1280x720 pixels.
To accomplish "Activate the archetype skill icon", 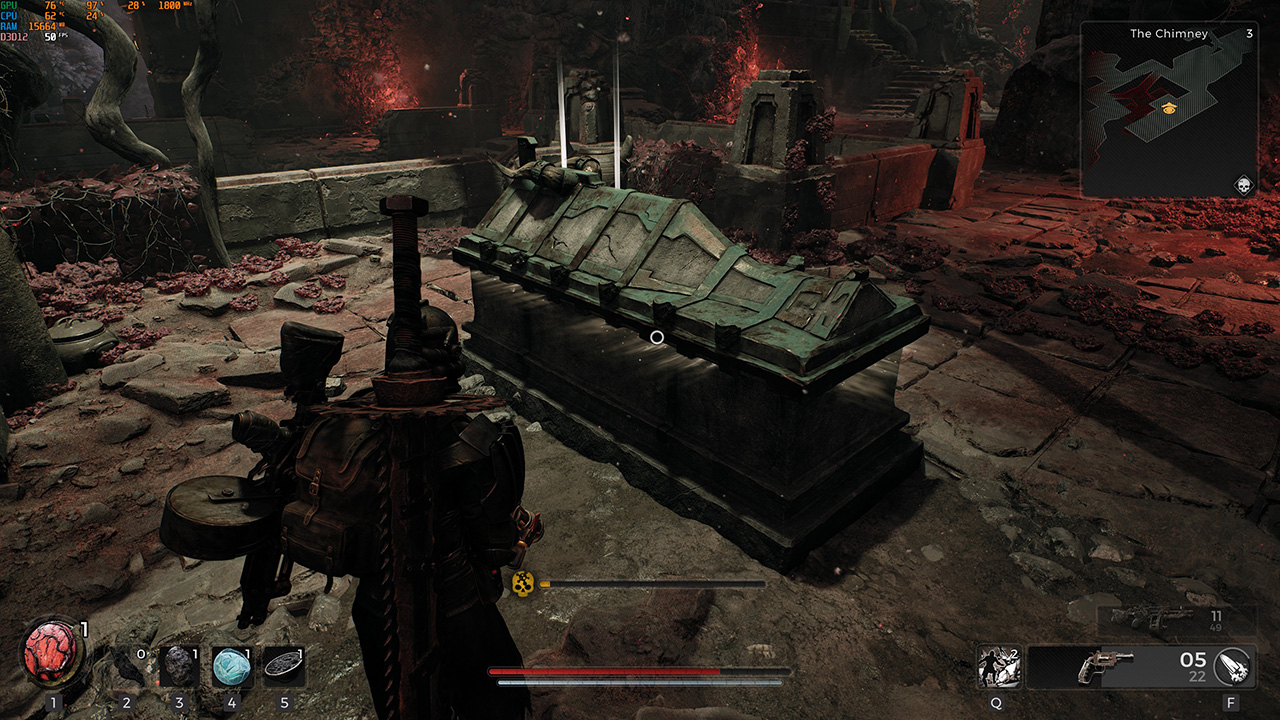I will pos(998,667).
